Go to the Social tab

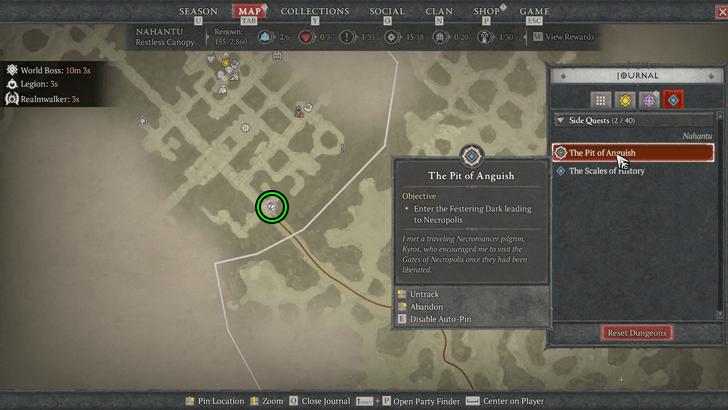(x=387, y=11)
